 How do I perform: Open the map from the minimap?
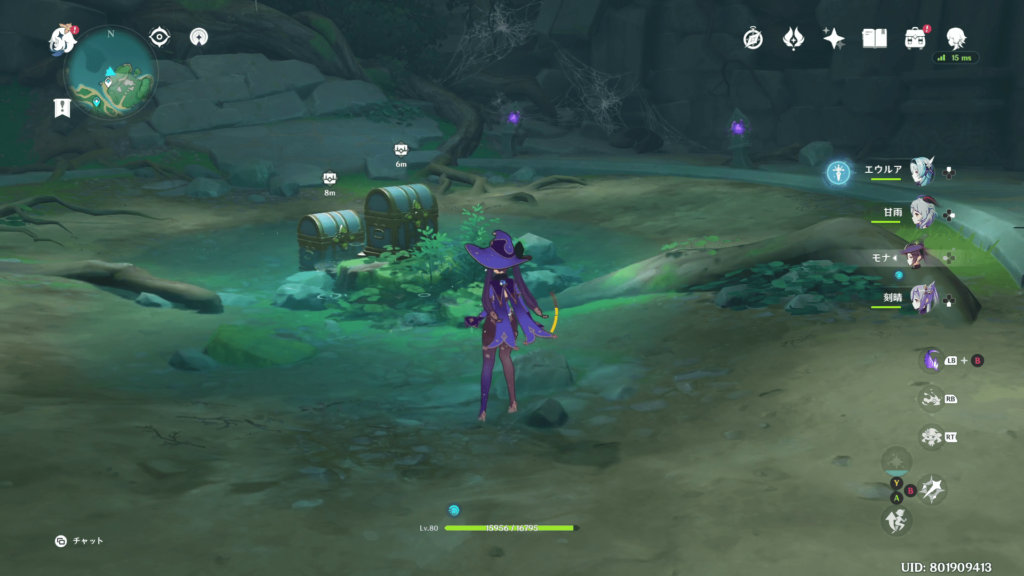111,73
